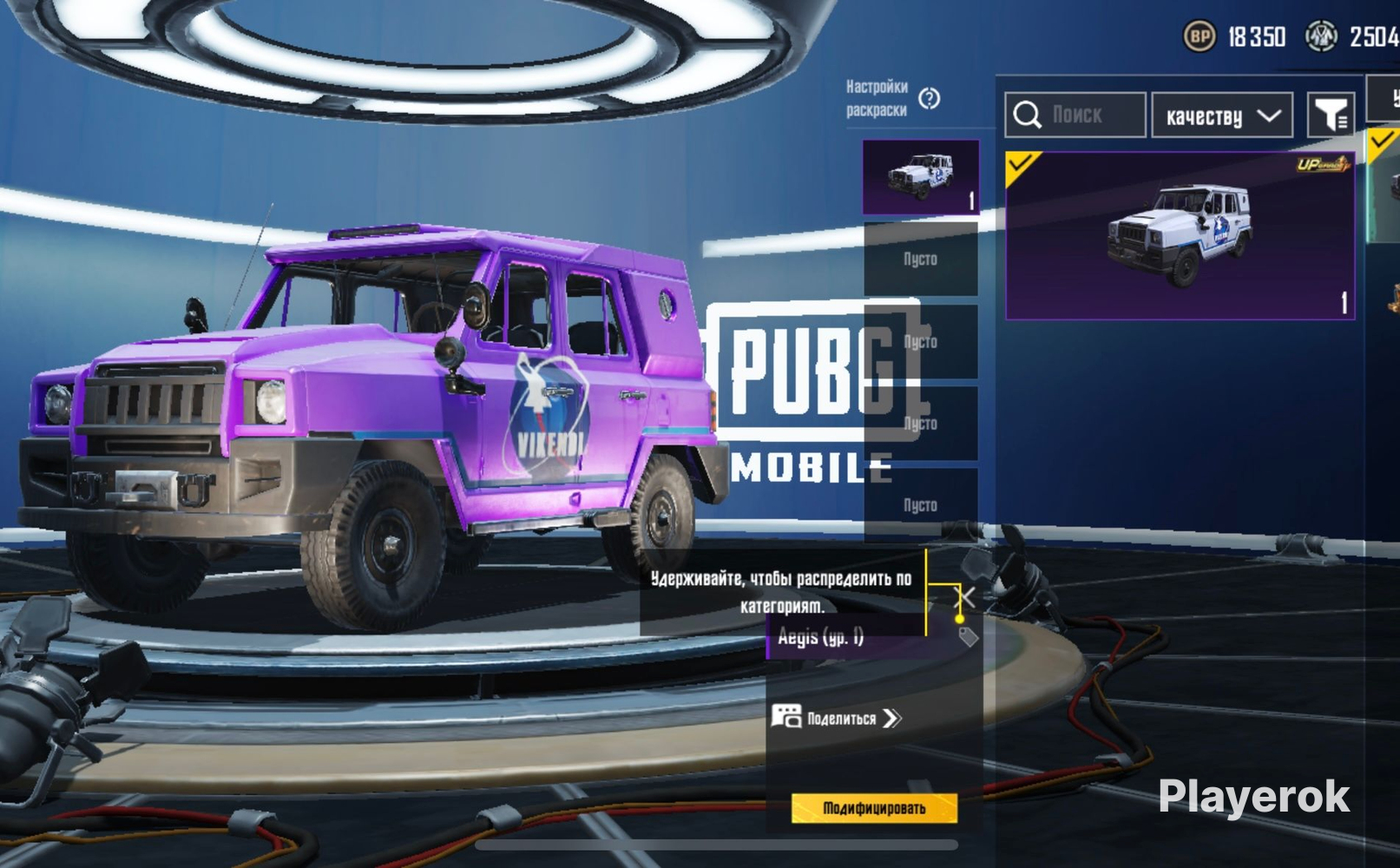Open the Поделиться share option
Image resolution: width=1400 pixels, height=868 pixels.
[x=837, y=718]
